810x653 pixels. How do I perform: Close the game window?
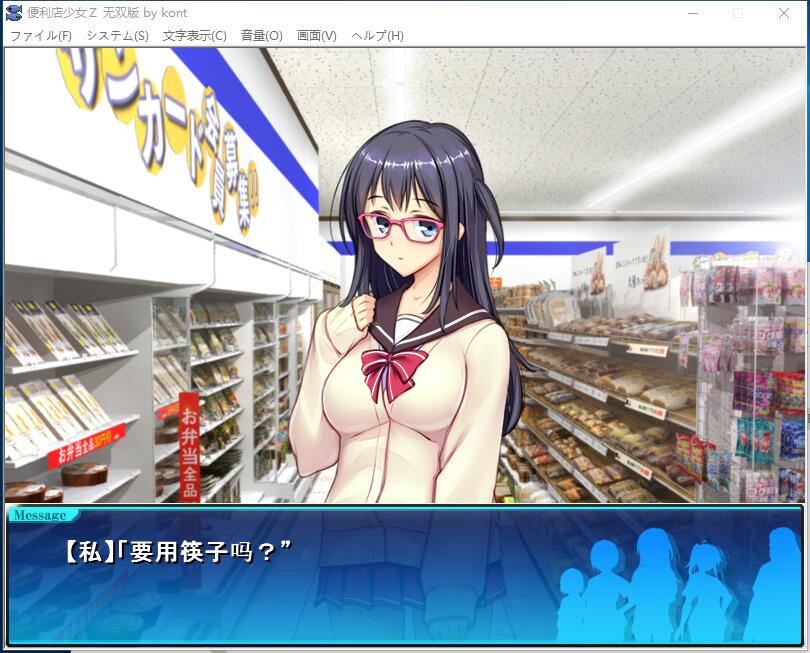784,13
